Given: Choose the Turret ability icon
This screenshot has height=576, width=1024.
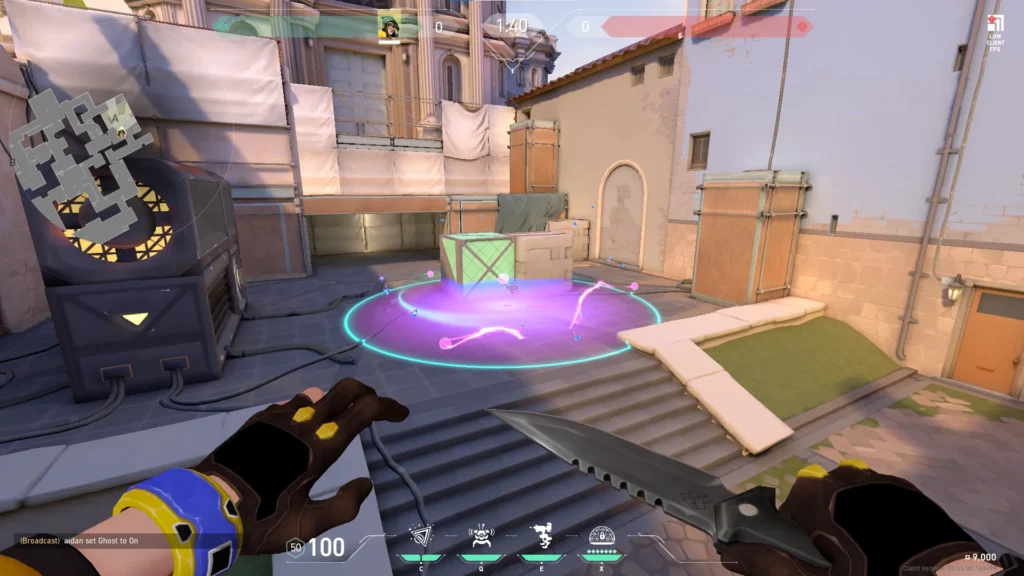Looking at the screenshot, I should [540, 539].
